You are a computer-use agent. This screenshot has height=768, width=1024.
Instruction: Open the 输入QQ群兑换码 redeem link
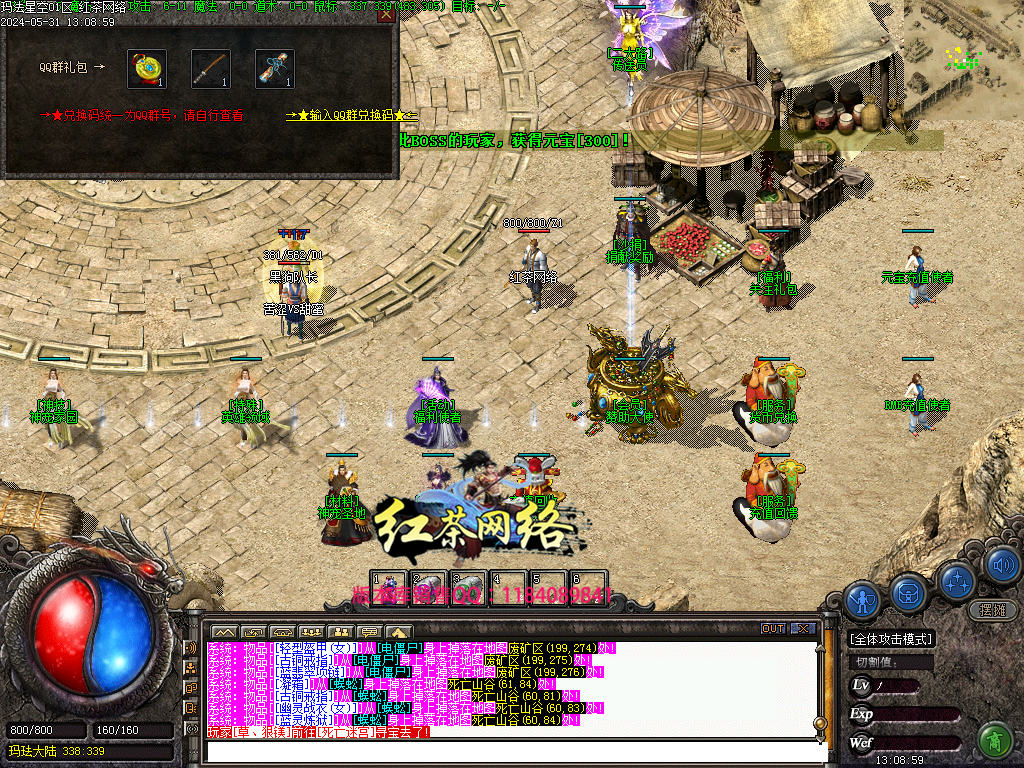[351, 116]
